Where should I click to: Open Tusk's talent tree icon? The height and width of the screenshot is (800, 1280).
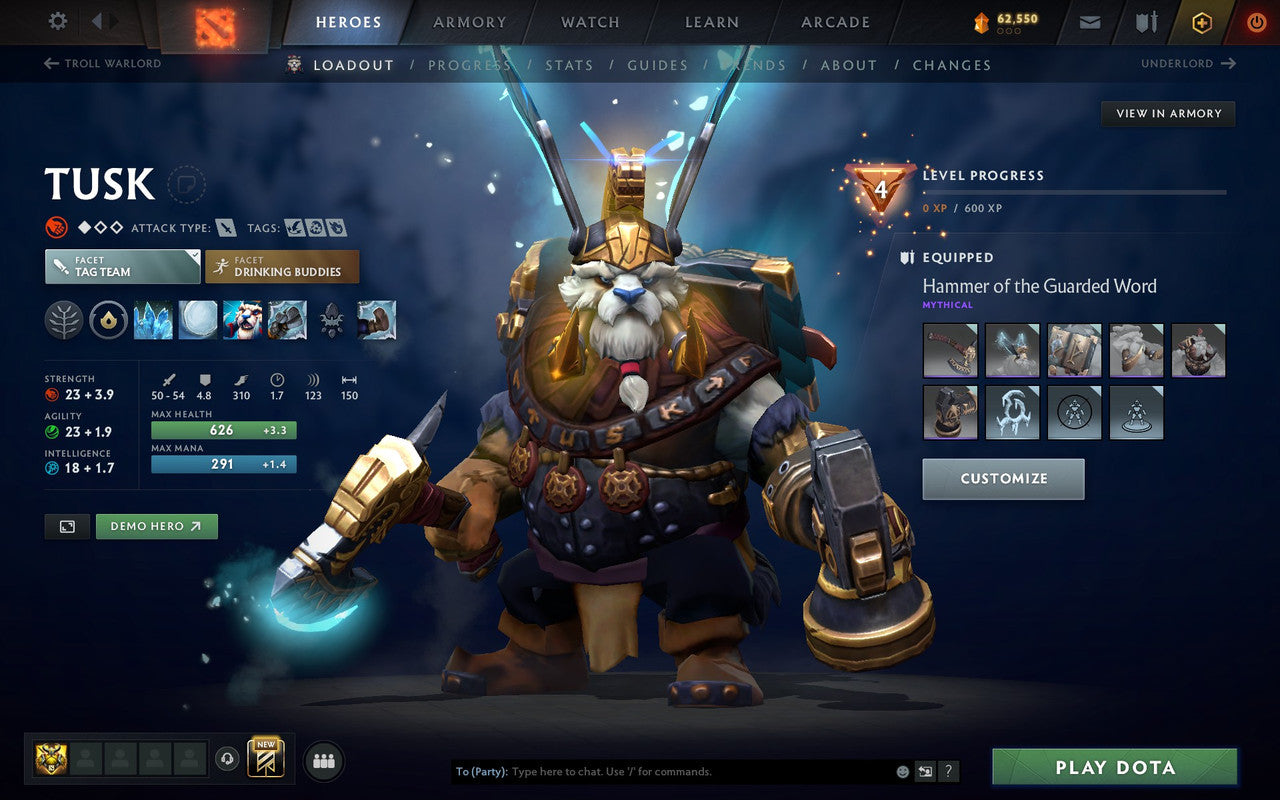point(63,320)
